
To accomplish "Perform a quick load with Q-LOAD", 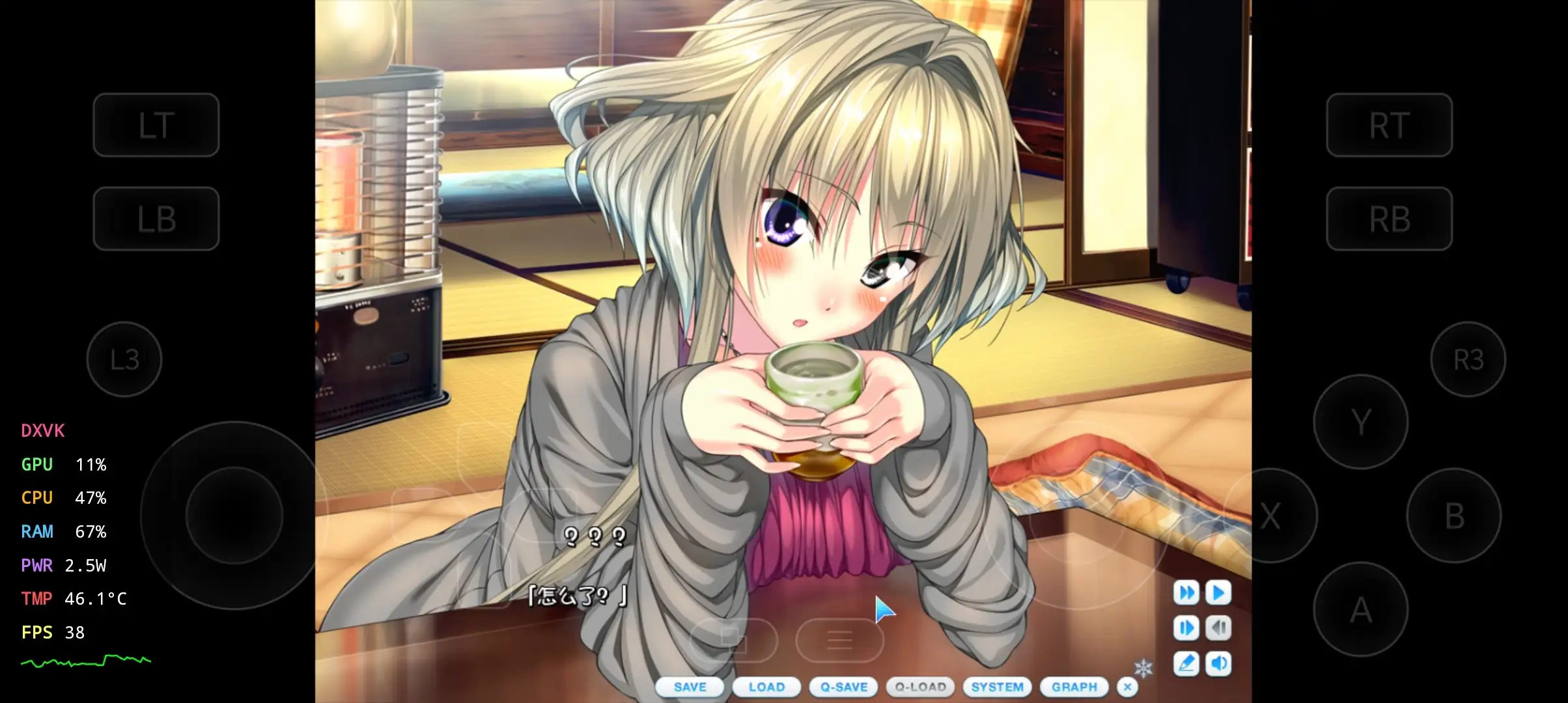I will (921, 687).
